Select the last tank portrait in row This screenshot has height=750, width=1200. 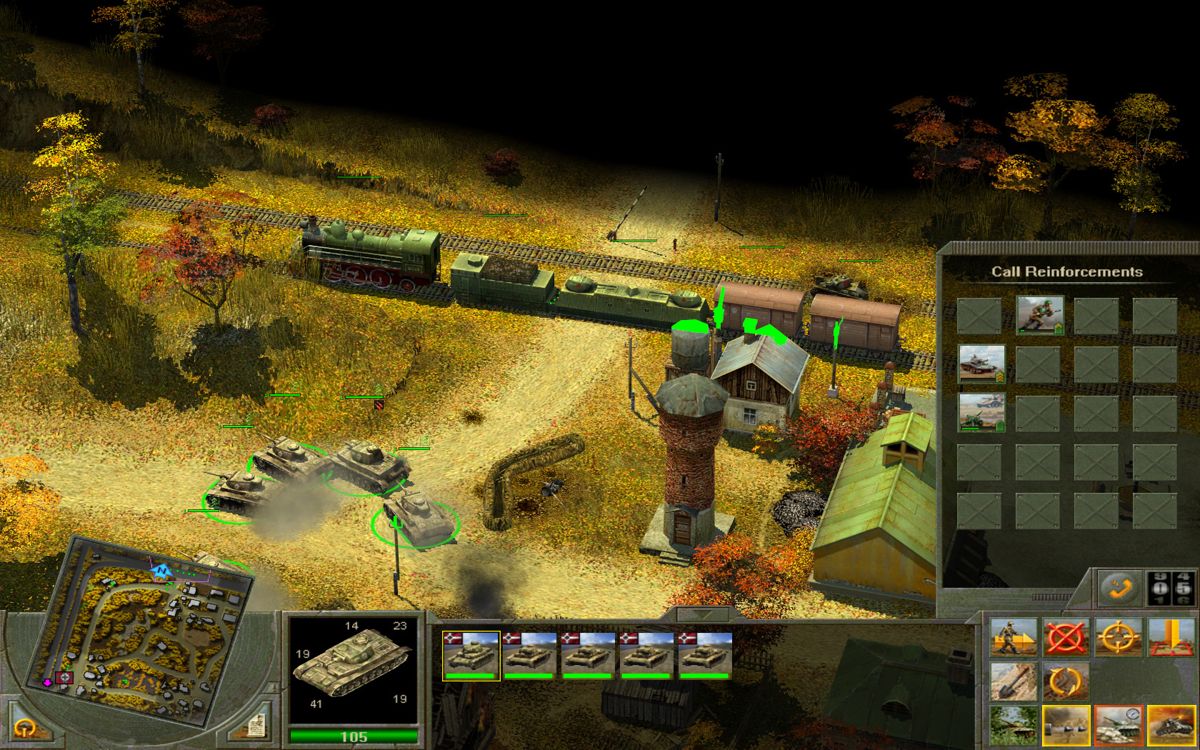[706, 654]
